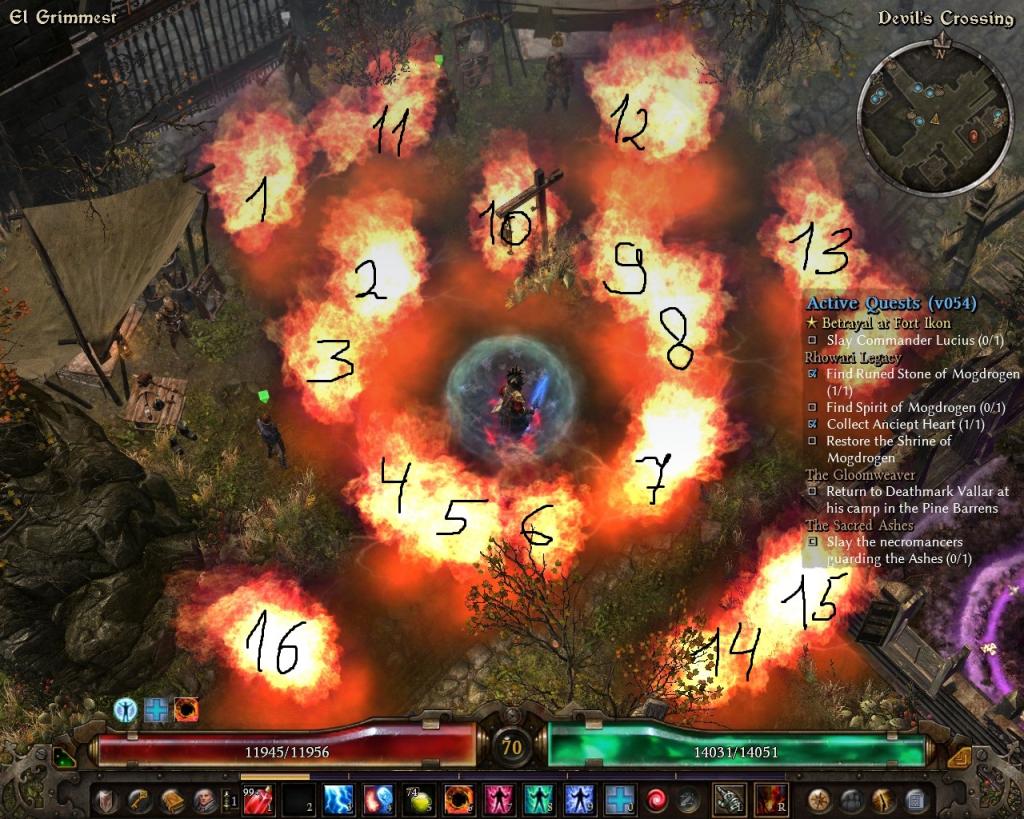This screenshot has height=819, width=1024.
Task: Open the book icon journal button
Action: (x=170, y=799)
